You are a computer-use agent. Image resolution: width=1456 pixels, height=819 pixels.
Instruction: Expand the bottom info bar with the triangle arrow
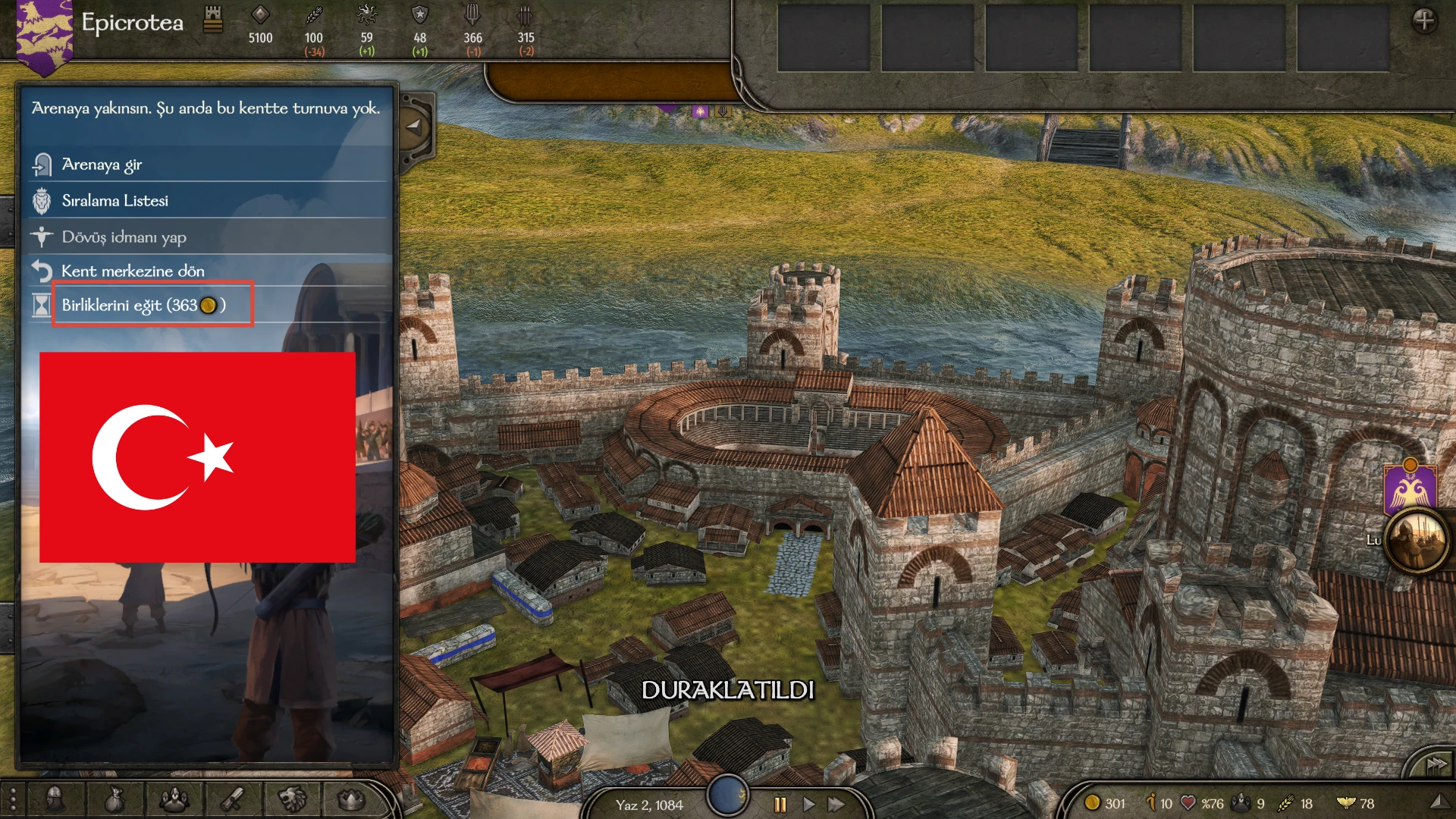[1439, 802]
